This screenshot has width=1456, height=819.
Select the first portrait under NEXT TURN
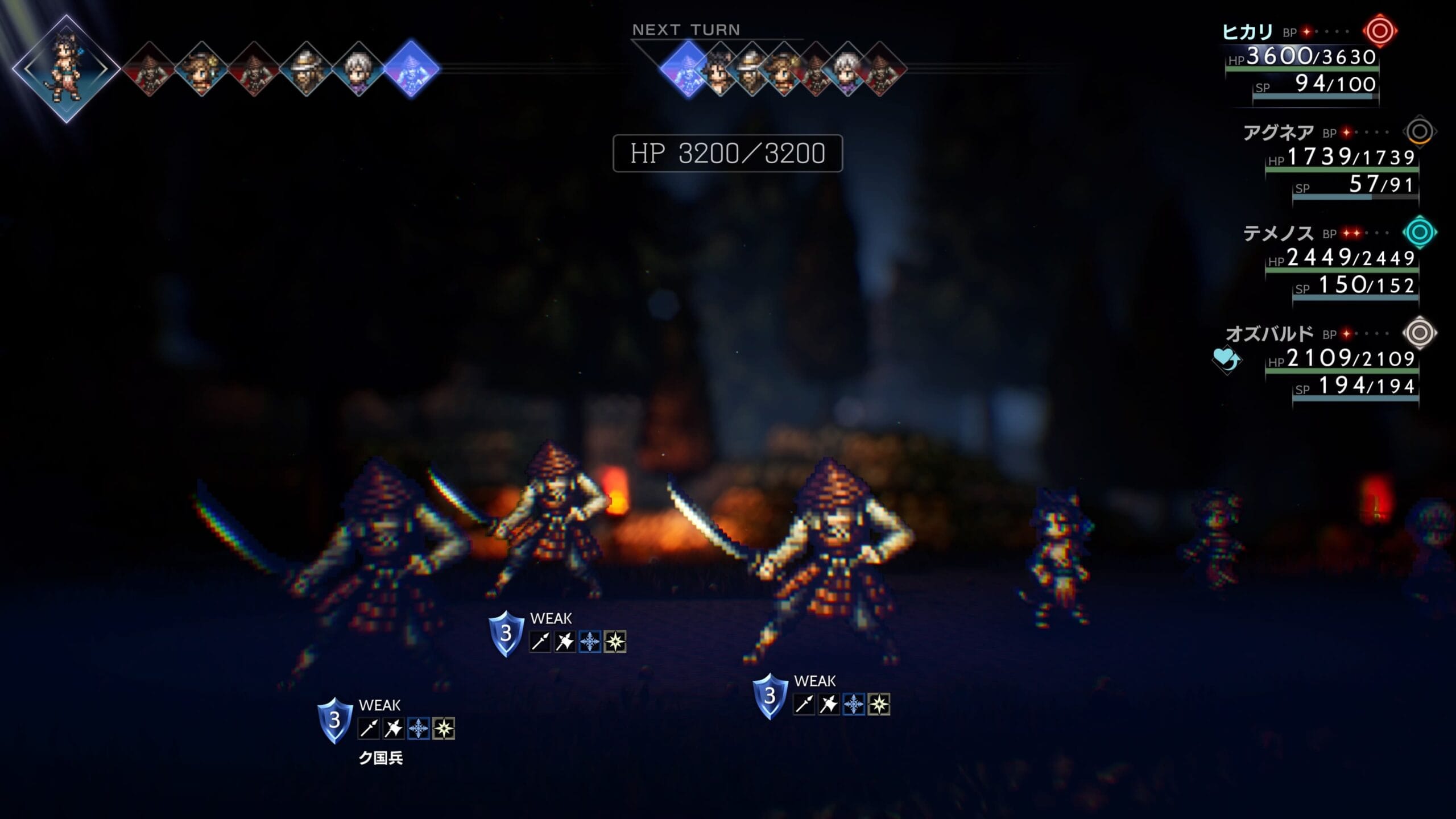click(x=688, y=69)
